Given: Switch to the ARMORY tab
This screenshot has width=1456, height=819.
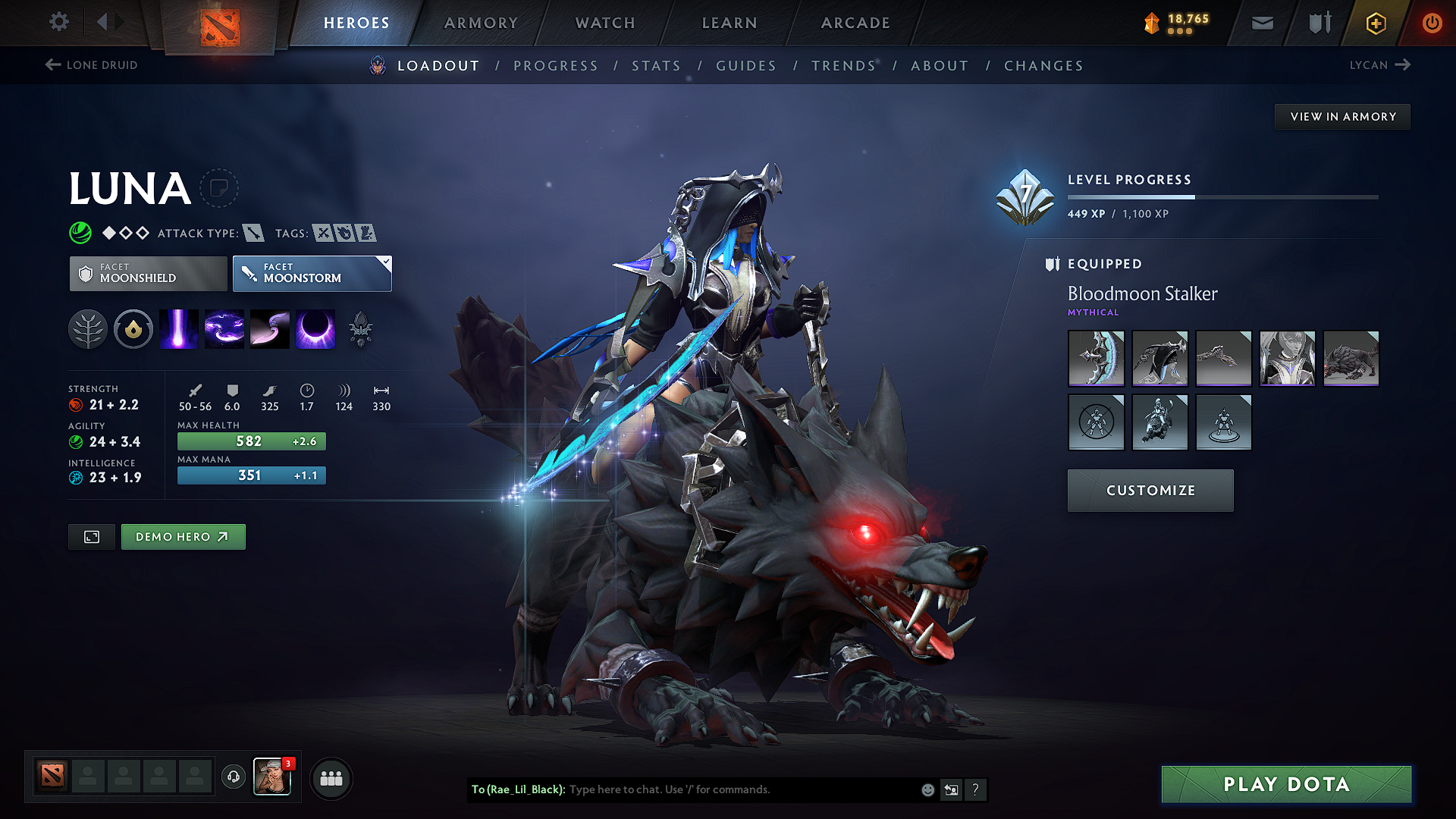Looking at the screenshot, I should click(x=481, y=23).
